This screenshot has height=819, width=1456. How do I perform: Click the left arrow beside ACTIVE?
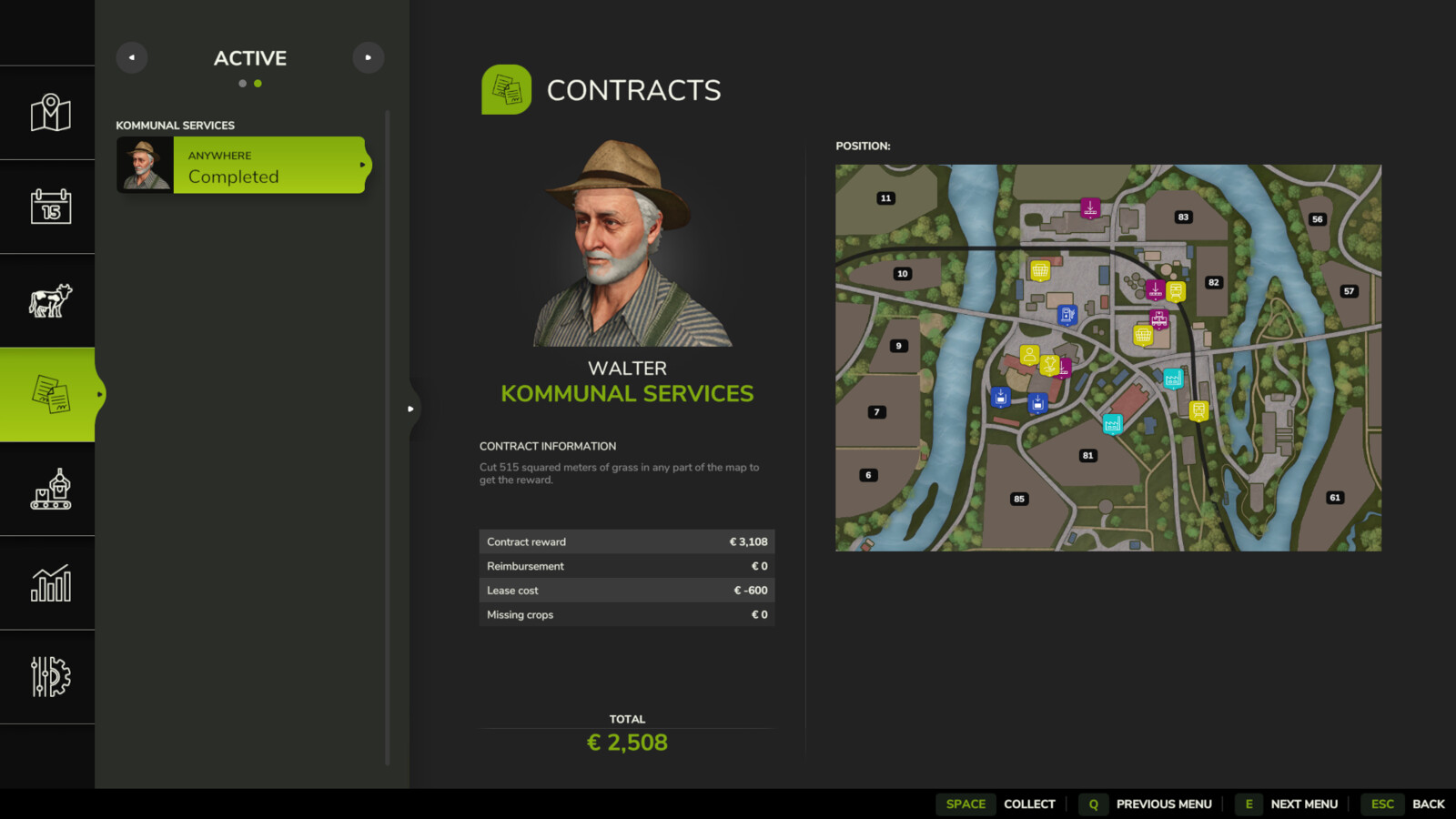pos(131,57)
